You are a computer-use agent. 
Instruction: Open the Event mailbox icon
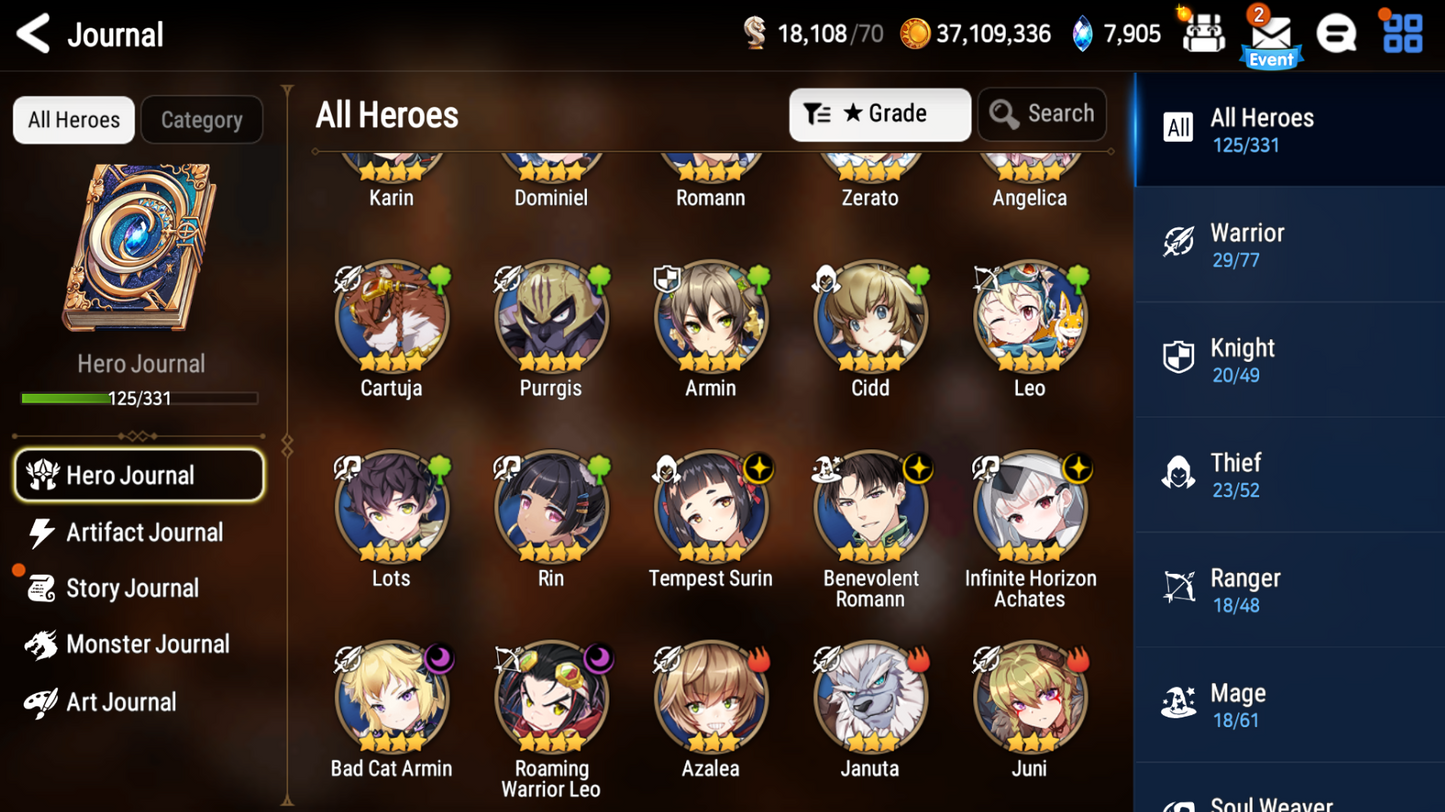tap(1271, 33)
